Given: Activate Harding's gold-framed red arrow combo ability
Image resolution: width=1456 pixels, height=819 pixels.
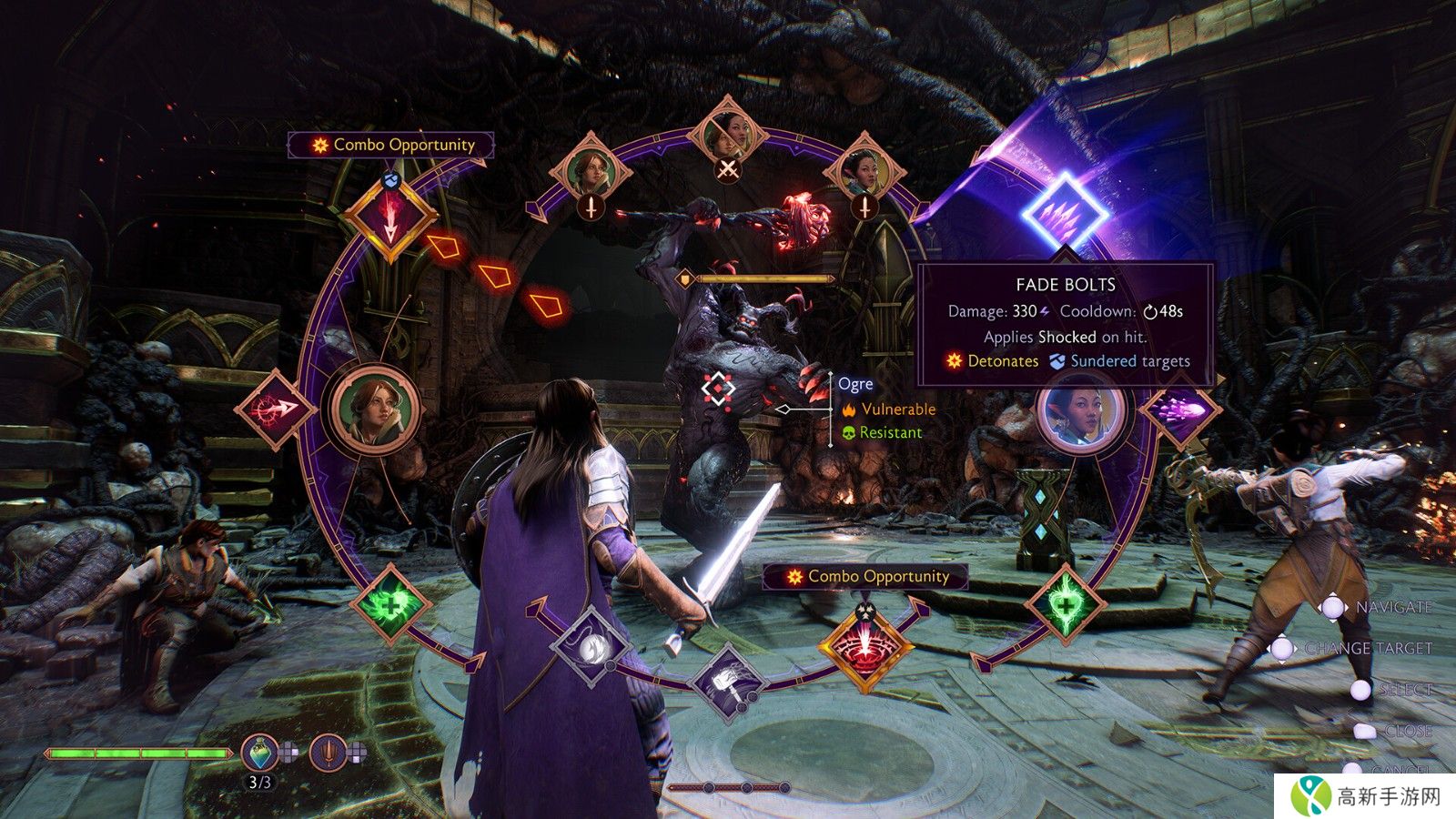Looking at the screenshot, I should tap(390, 217).
